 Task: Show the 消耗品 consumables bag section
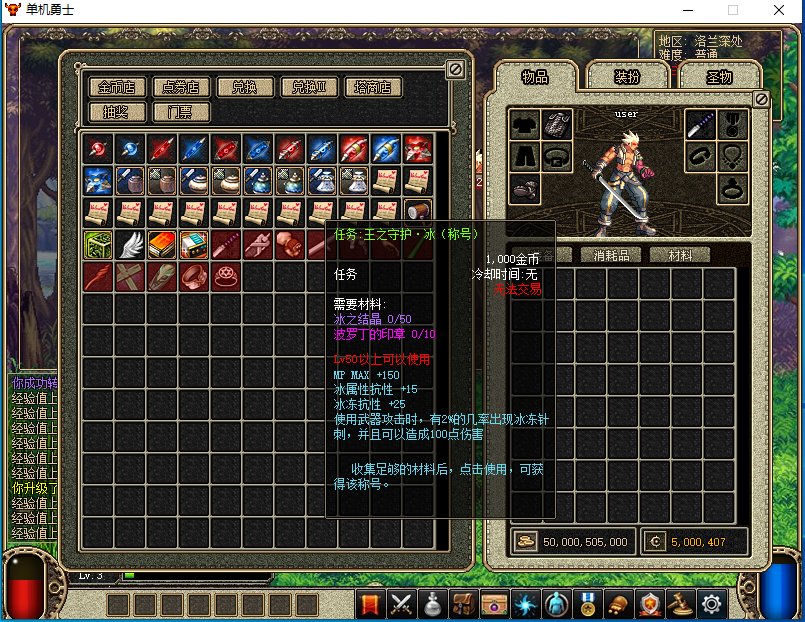click(x=619, y=255)
